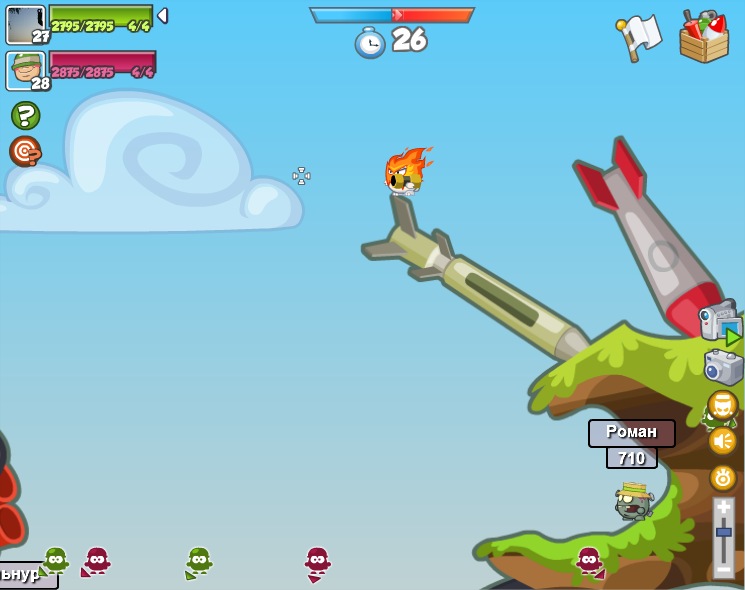Click the orange character face button
This screenshot has width=745, height=590.
point(722,405)
